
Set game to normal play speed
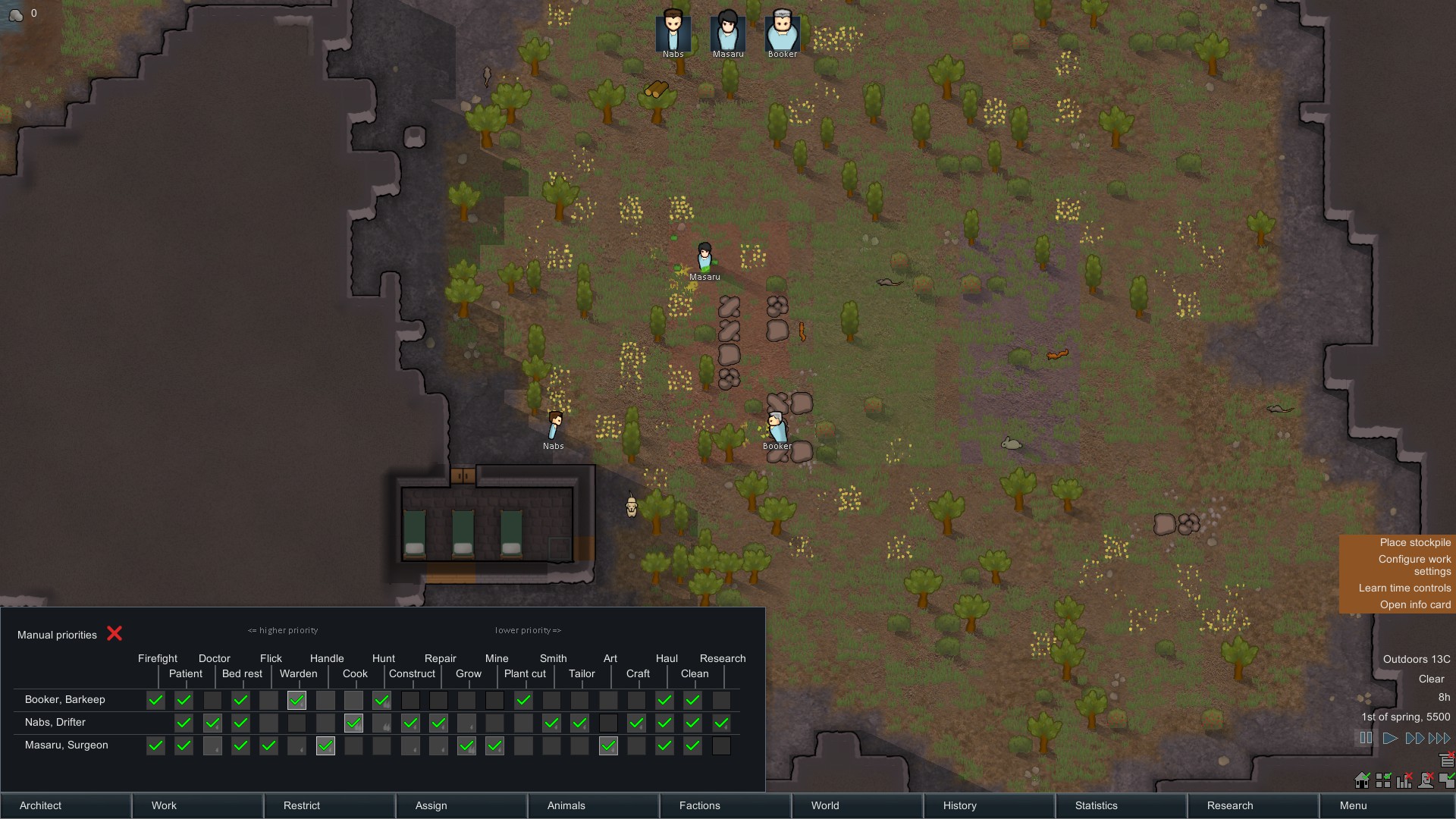point(1390,738)
